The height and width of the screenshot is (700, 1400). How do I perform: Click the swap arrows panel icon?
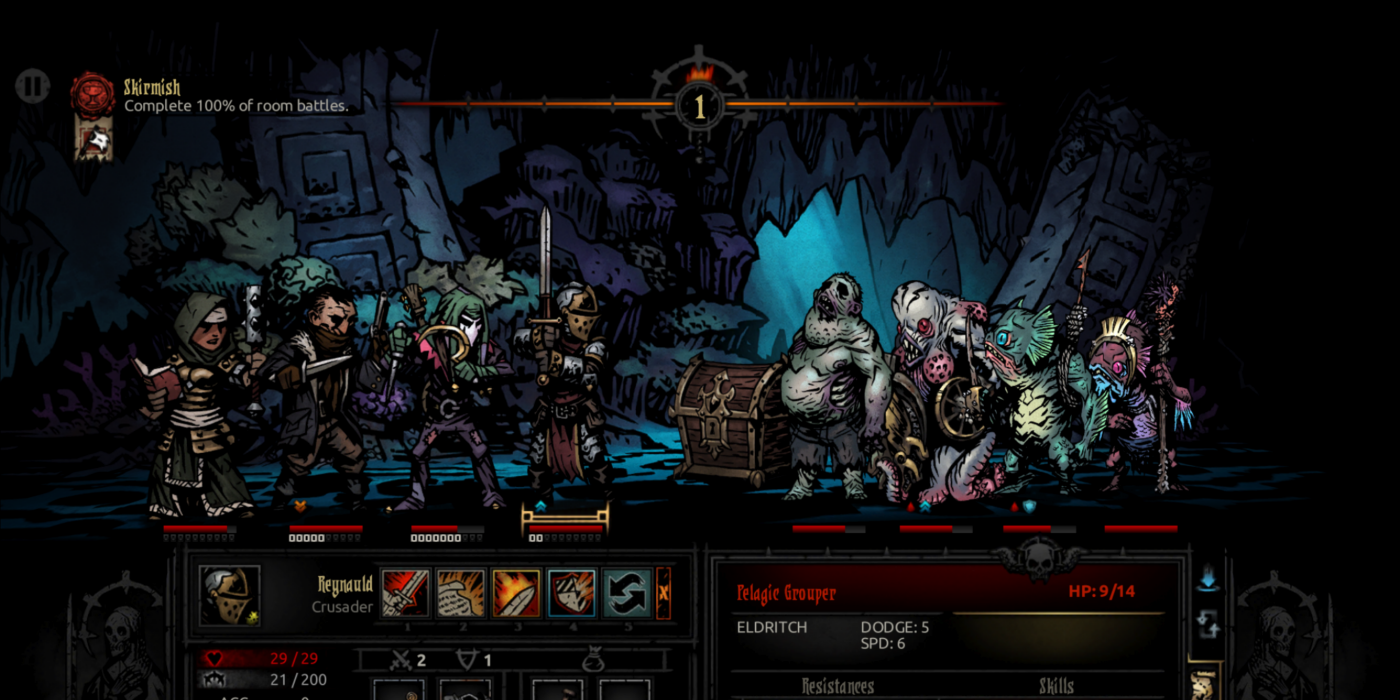(1208, 626)
